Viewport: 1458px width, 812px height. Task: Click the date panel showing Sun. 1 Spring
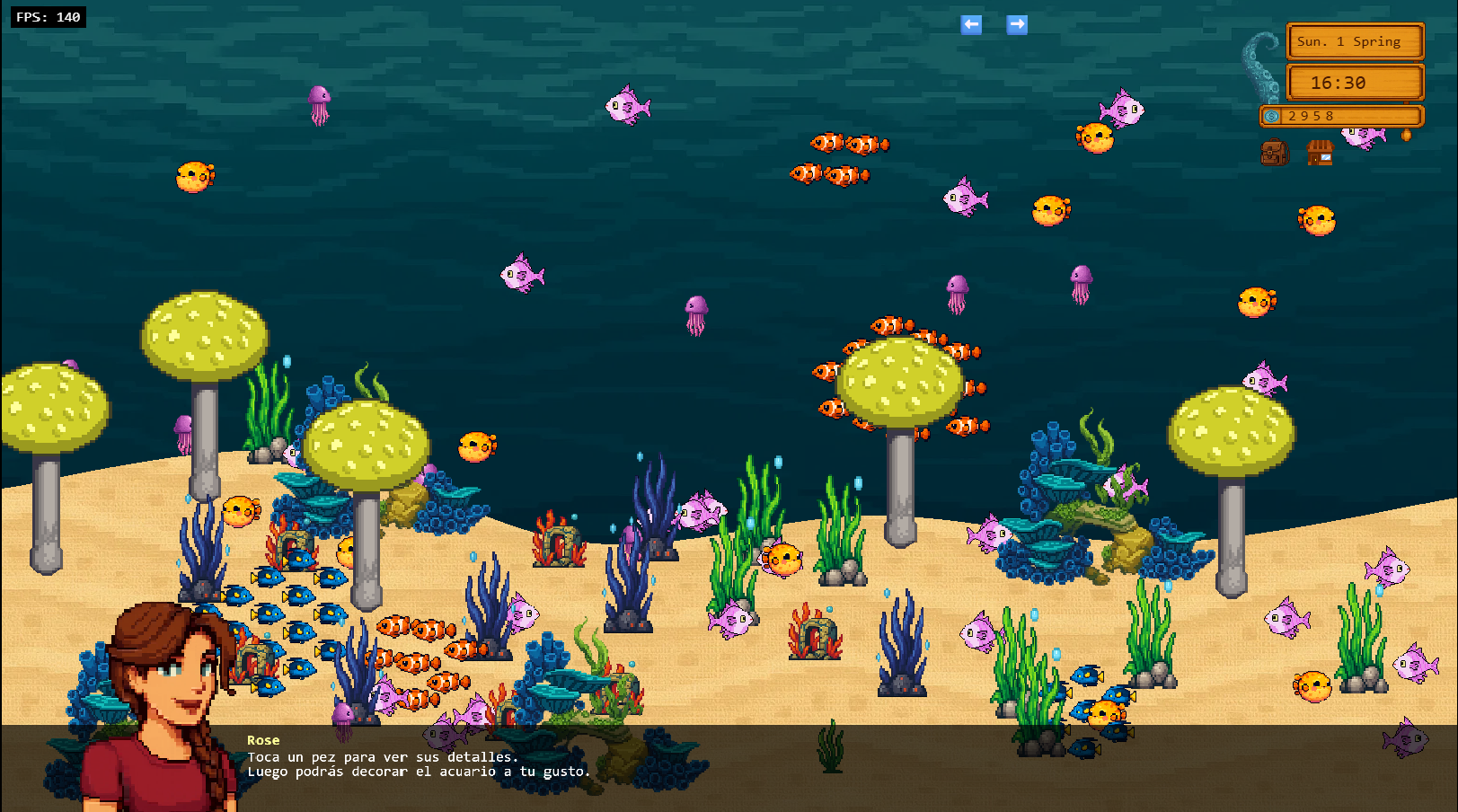[1355, 41]
